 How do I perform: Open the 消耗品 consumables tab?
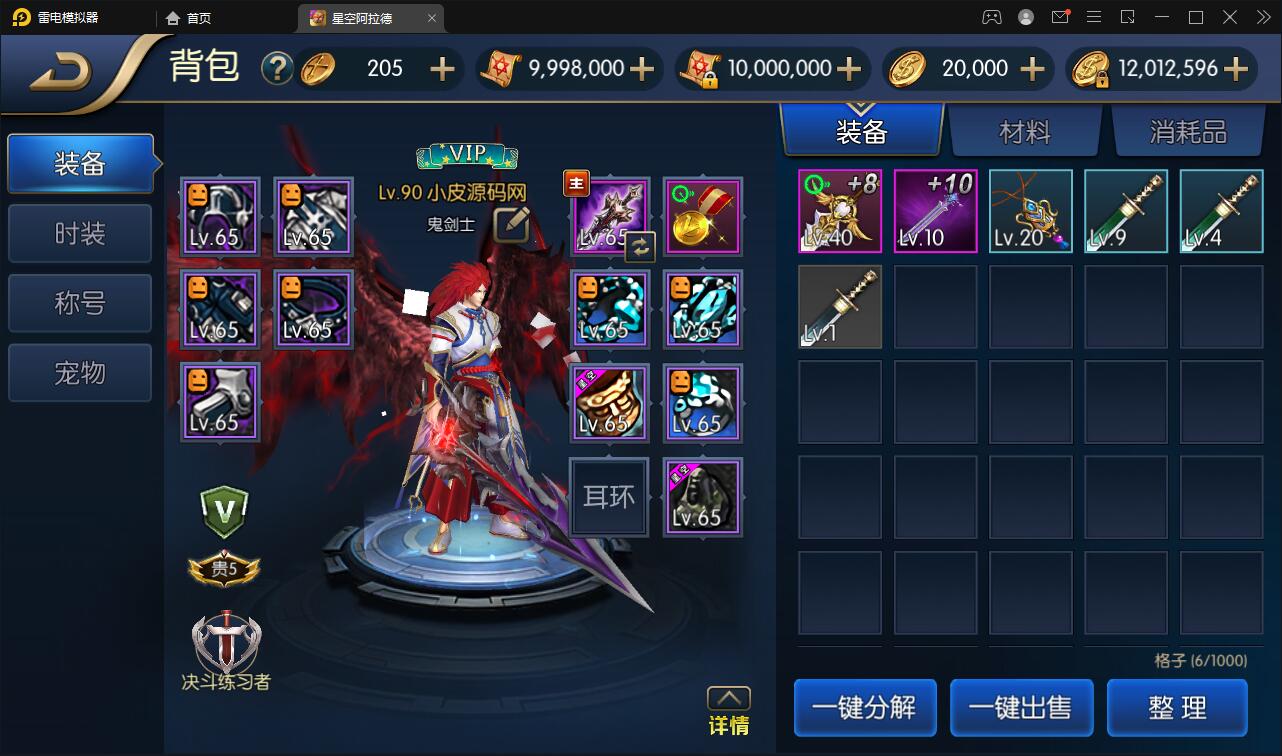point(1187,132)
